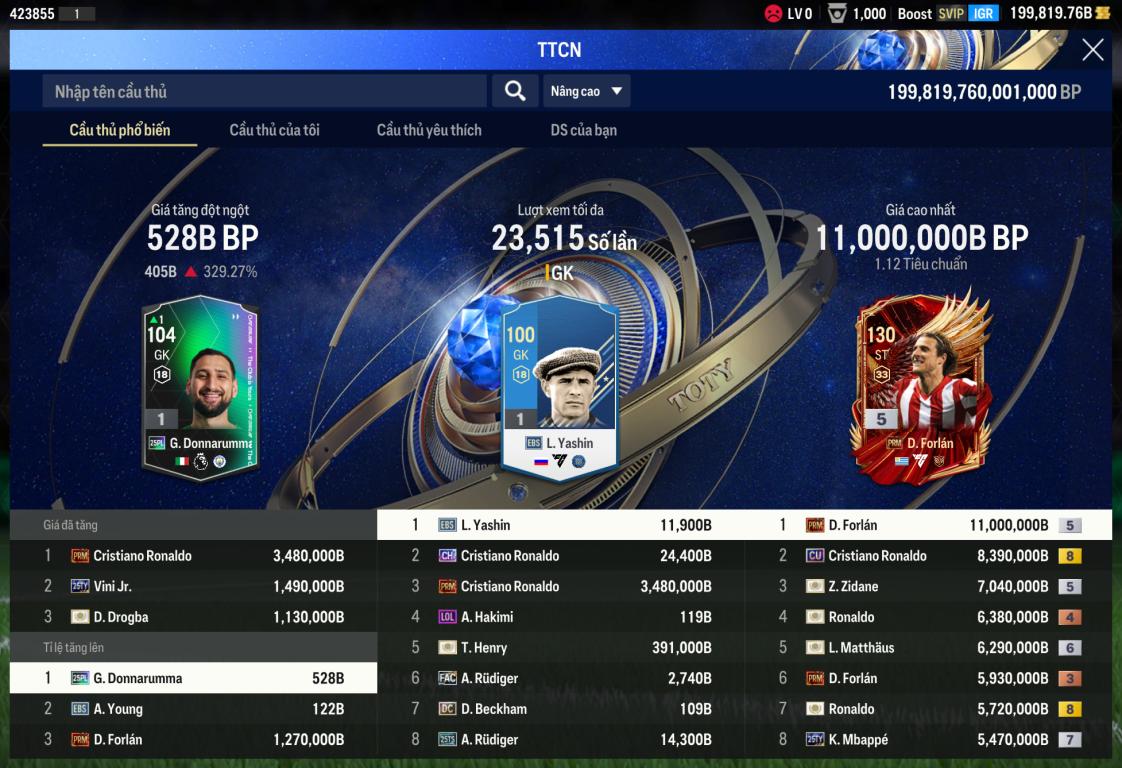Open the Cầu thủ yêu thích tab
The image size is (1122, 768).
pyautogui.click(x=429, y=130)
